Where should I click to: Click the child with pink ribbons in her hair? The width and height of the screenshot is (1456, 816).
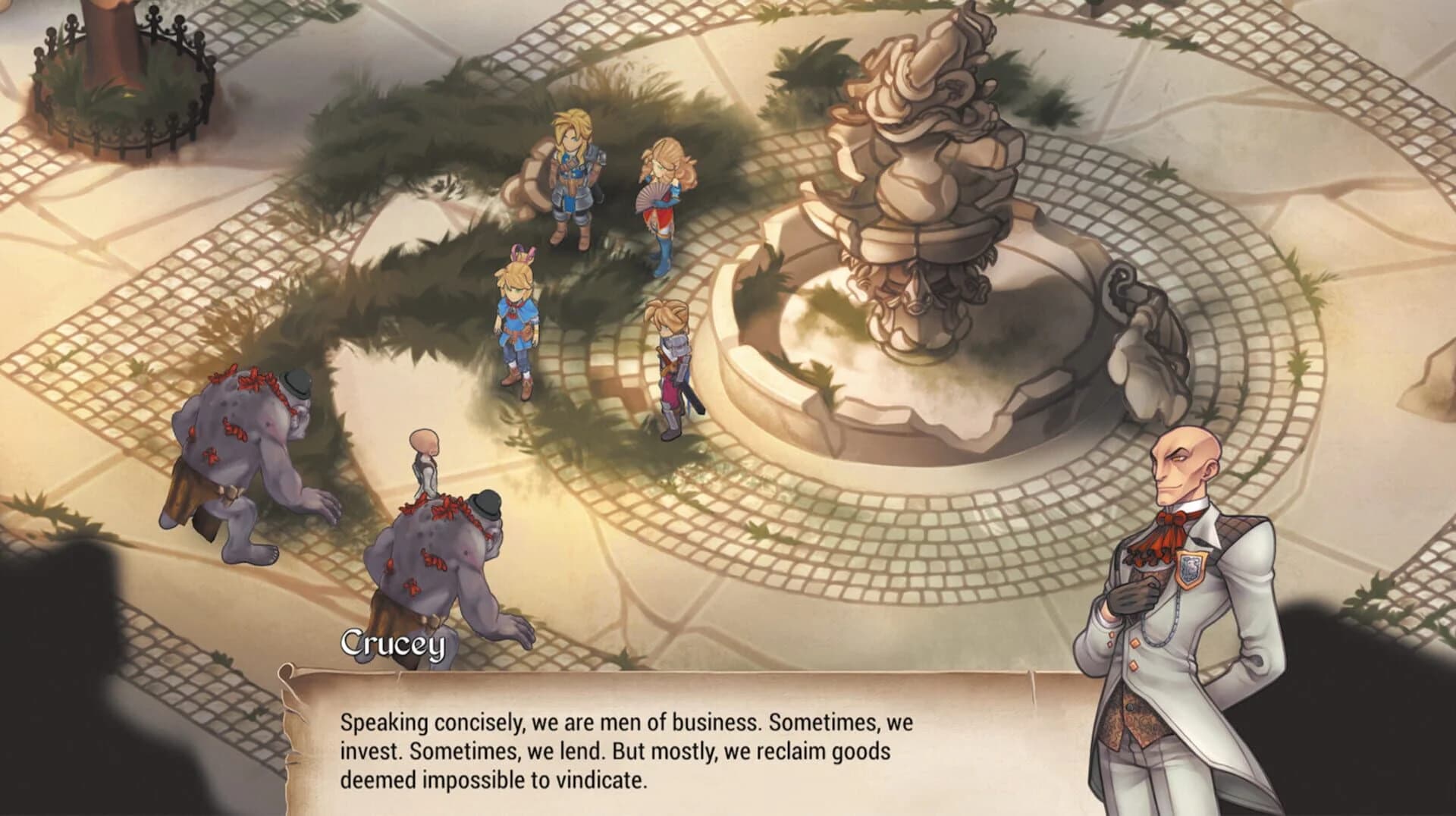point(516,319)
